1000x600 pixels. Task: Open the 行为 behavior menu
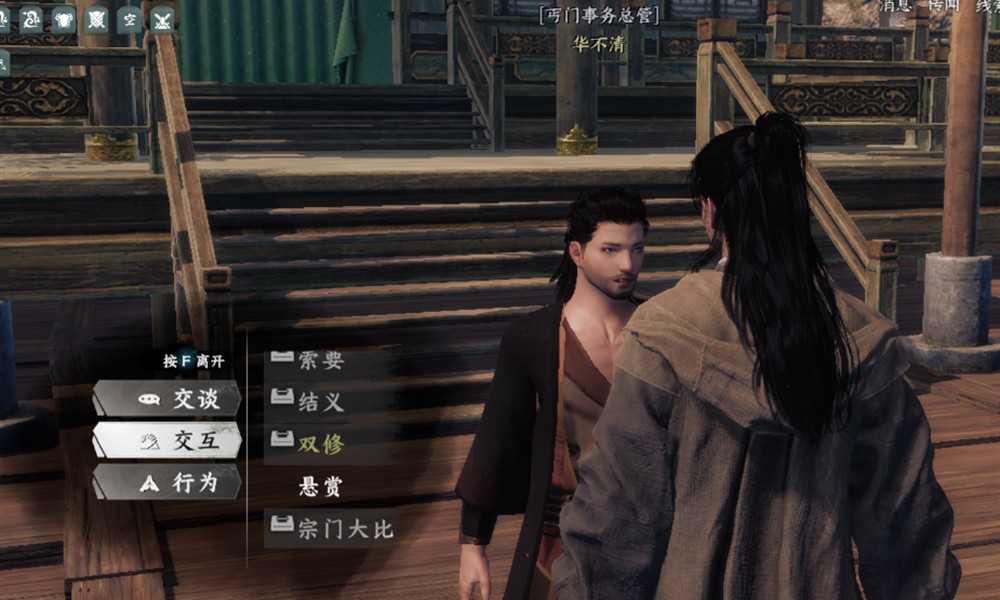pos(167,482)
